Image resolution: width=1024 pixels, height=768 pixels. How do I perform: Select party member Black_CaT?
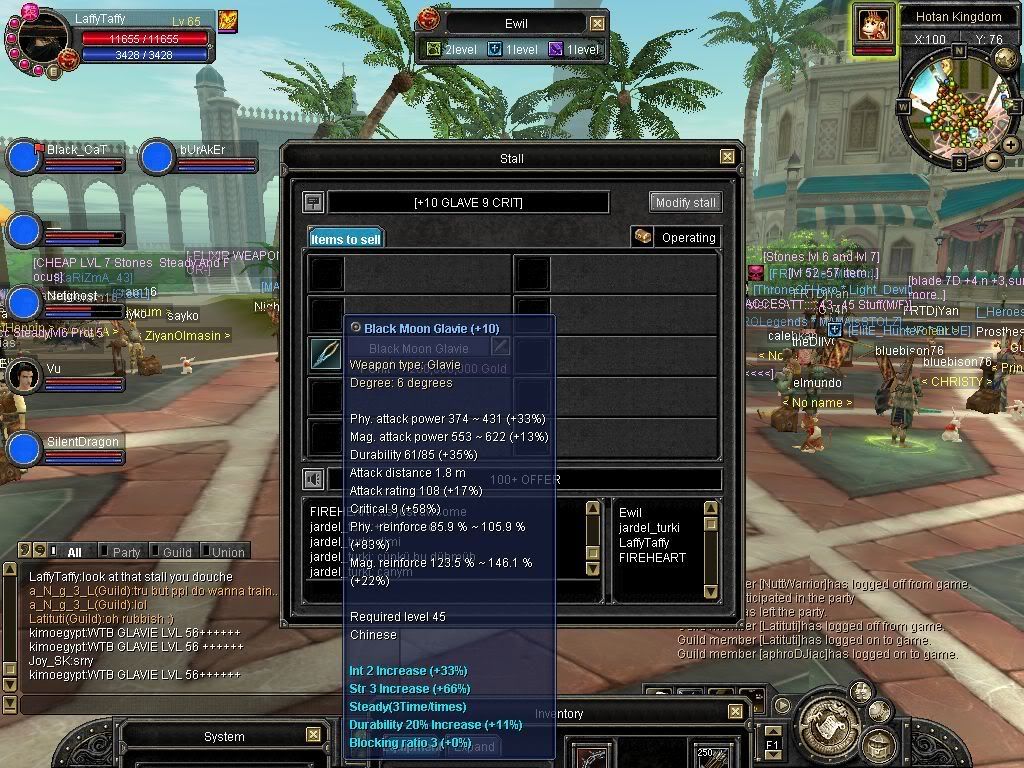[x=24, y=158]
